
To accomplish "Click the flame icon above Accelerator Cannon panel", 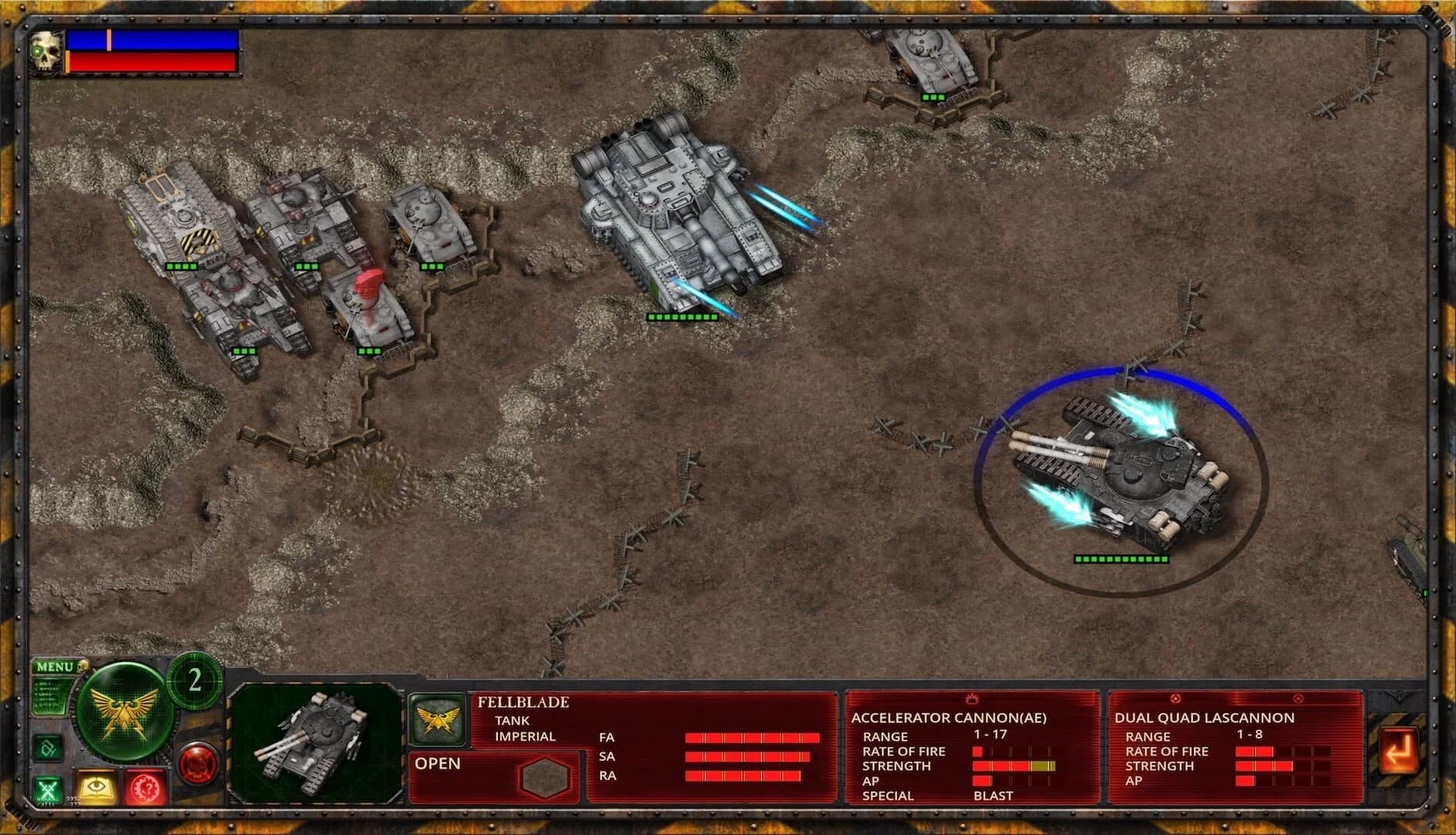I will pos(972,697).
